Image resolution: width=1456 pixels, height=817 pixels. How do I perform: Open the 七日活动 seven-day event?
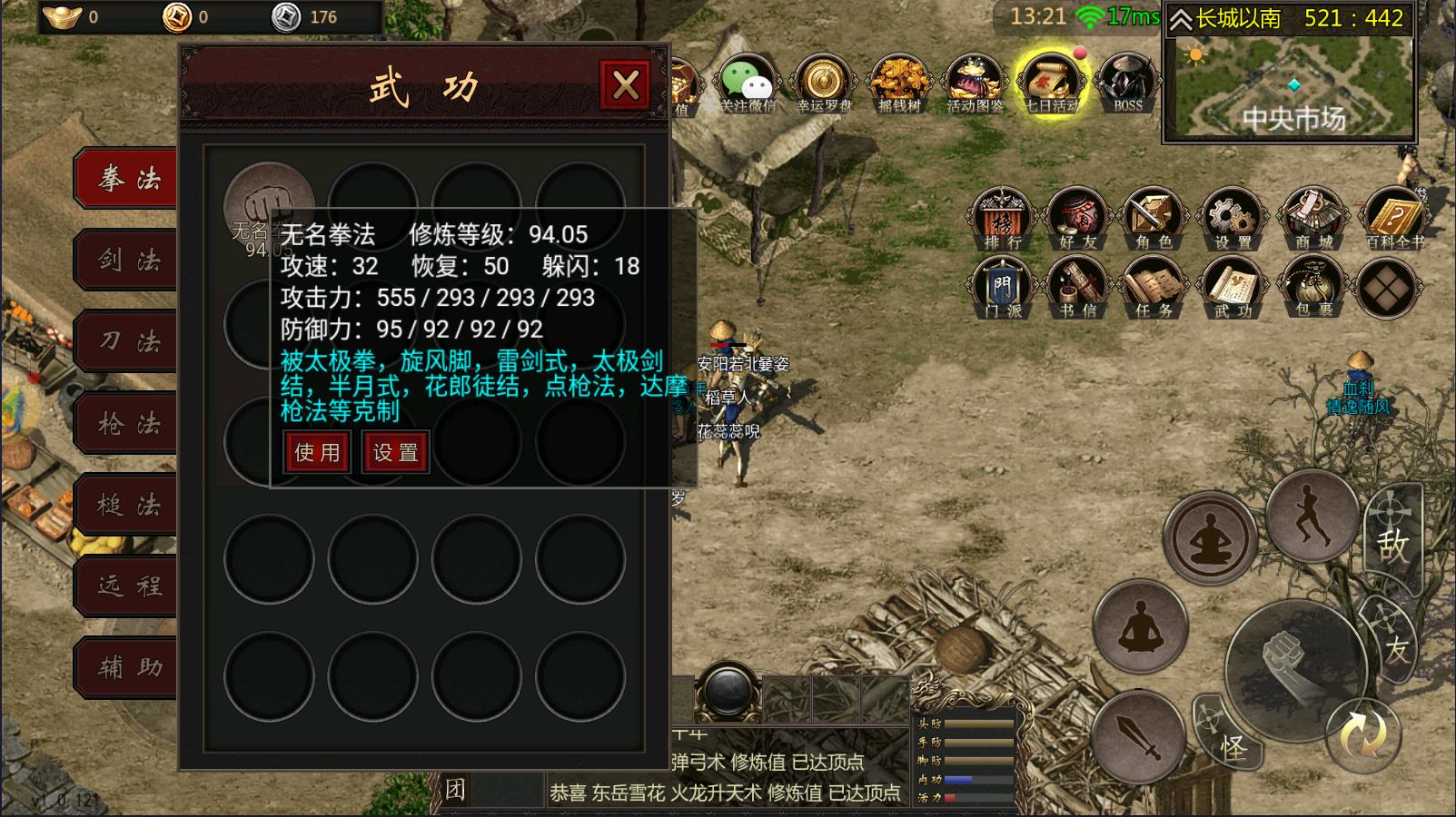tap(1051, 84)
